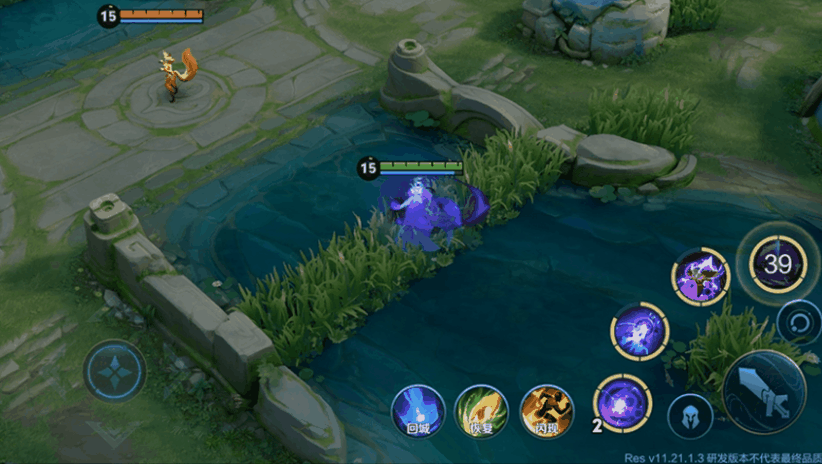Tap the four-point star movement joystick
Screen dimensions: 822x464
(116, 368)
